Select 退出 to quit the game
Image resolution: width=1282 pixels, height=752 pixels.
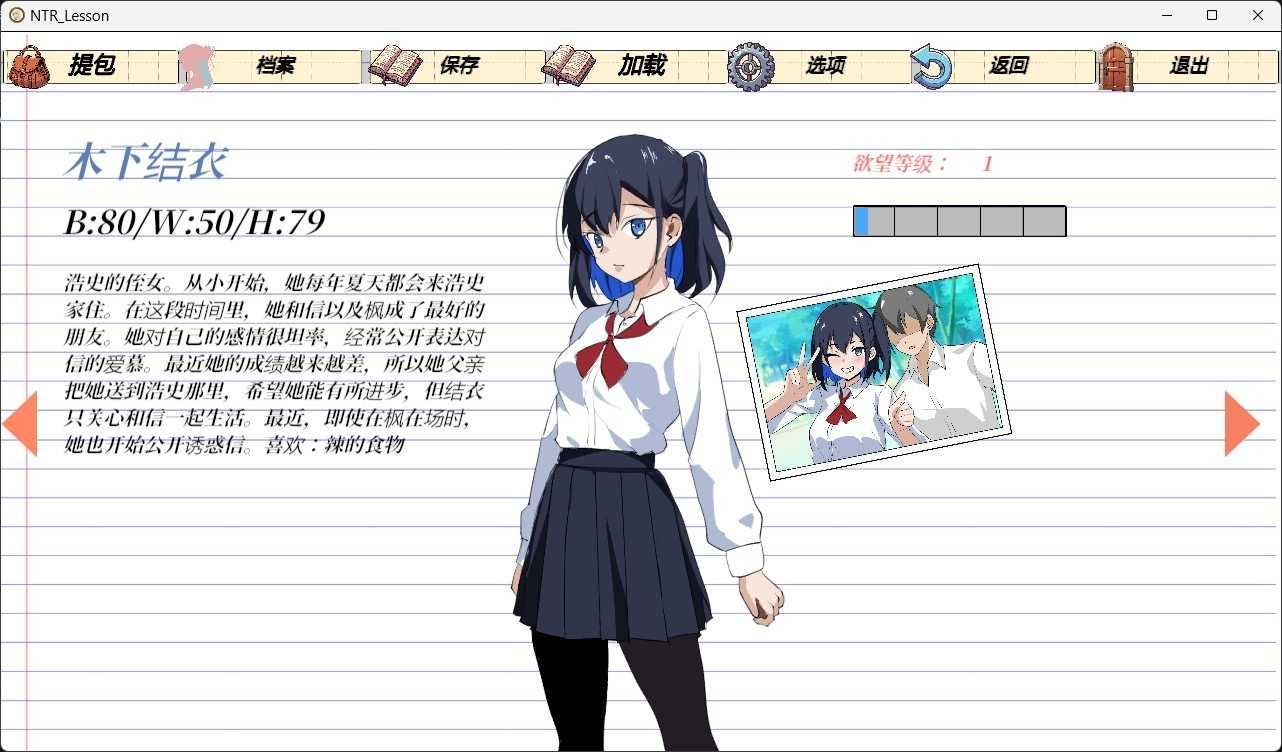[1190, 66]
